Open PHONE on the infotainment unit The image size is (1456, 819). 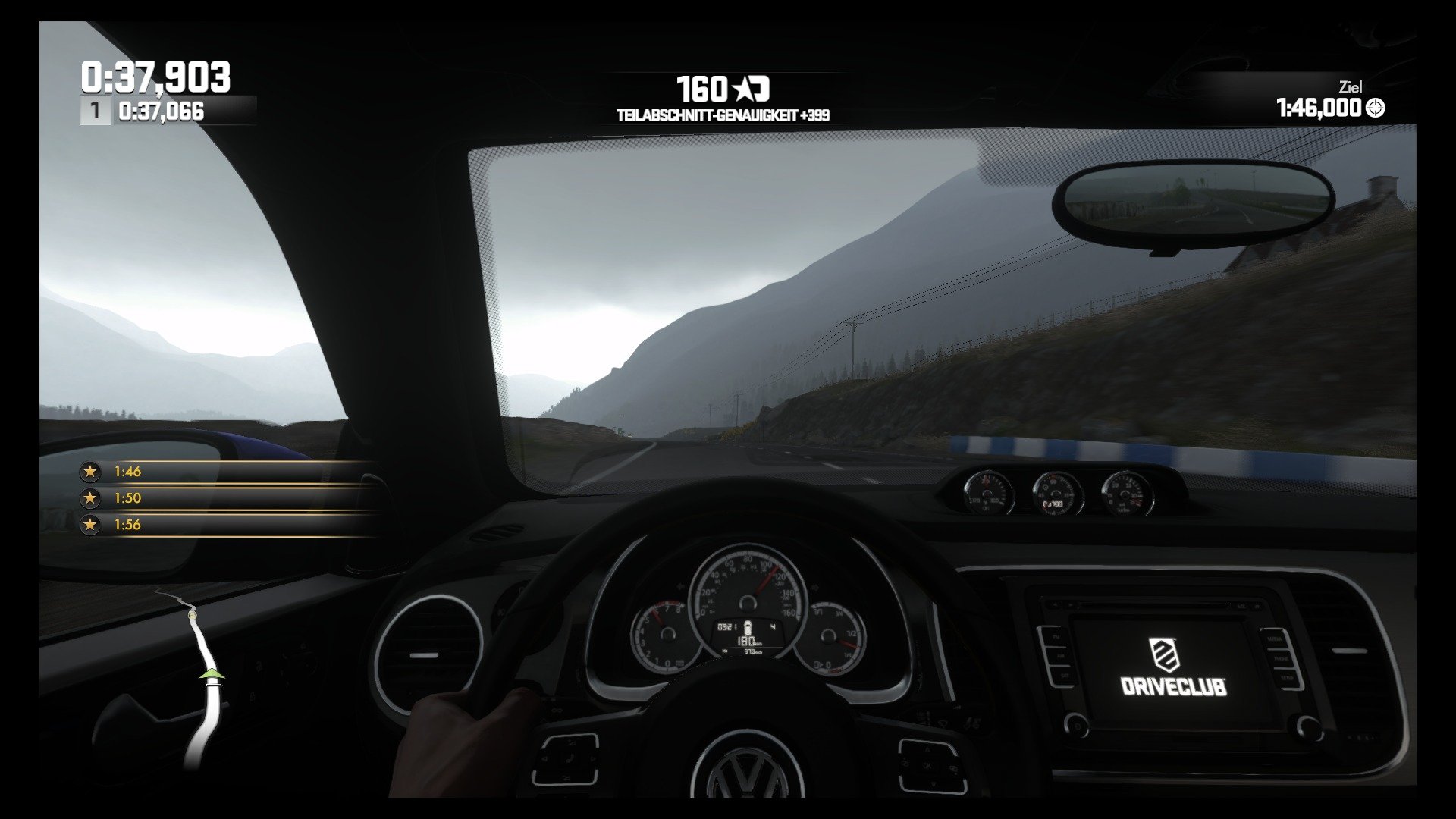[x=1283, y=659]
